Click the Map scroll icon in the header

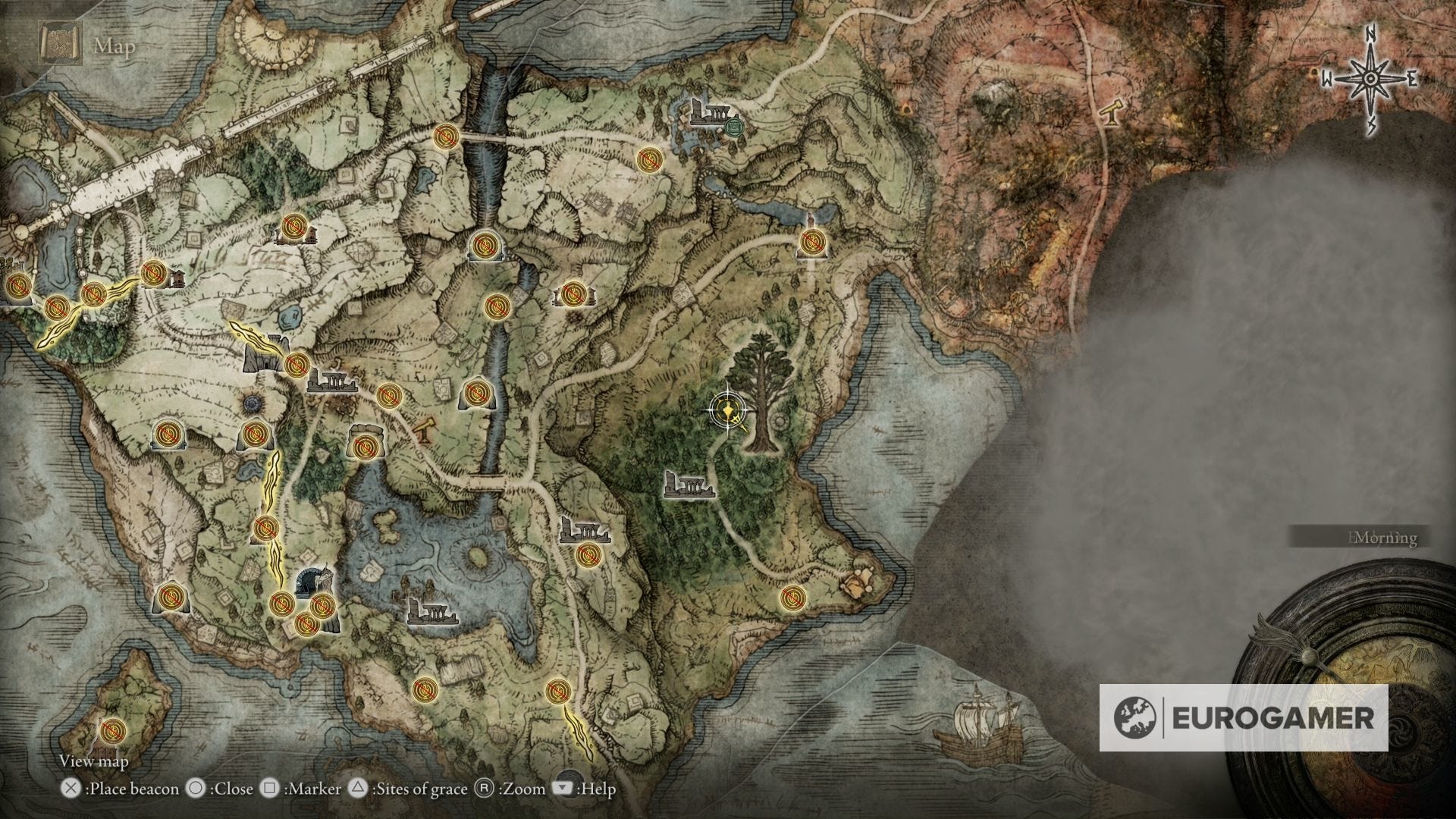tap(56, 45)
